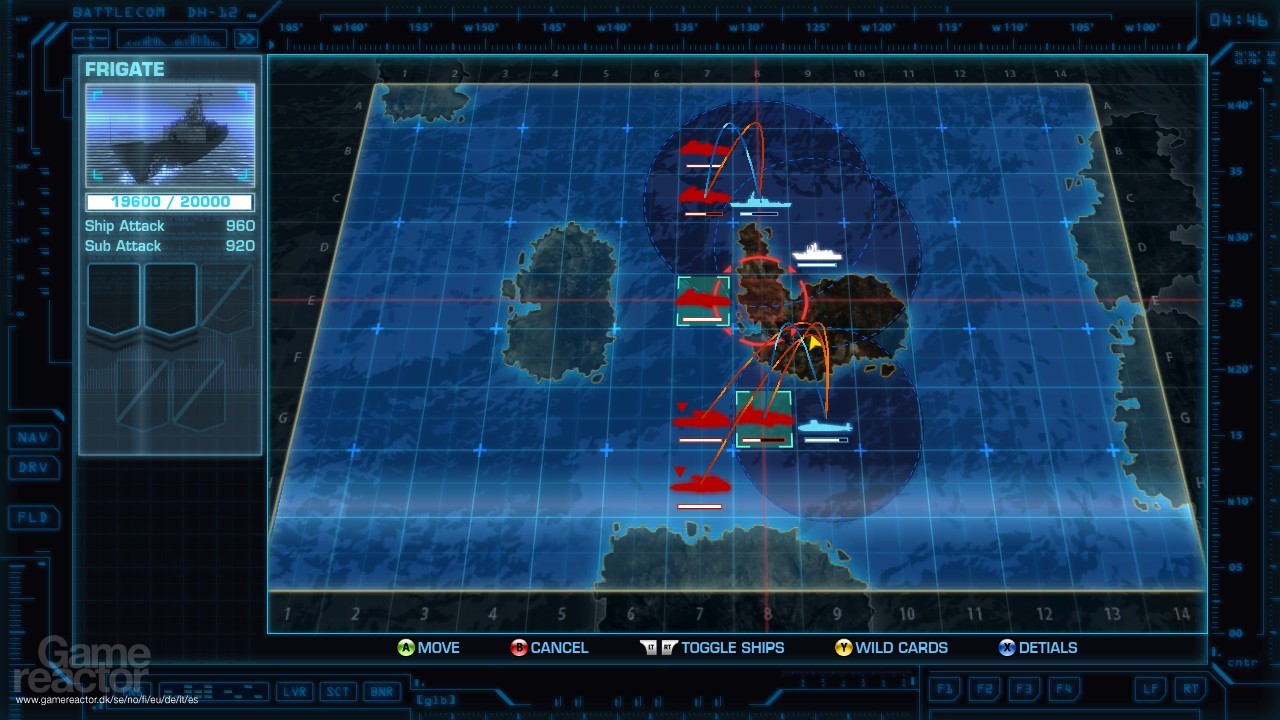Toggle DRV mode in the left sidebar

(x=34, y=468)
